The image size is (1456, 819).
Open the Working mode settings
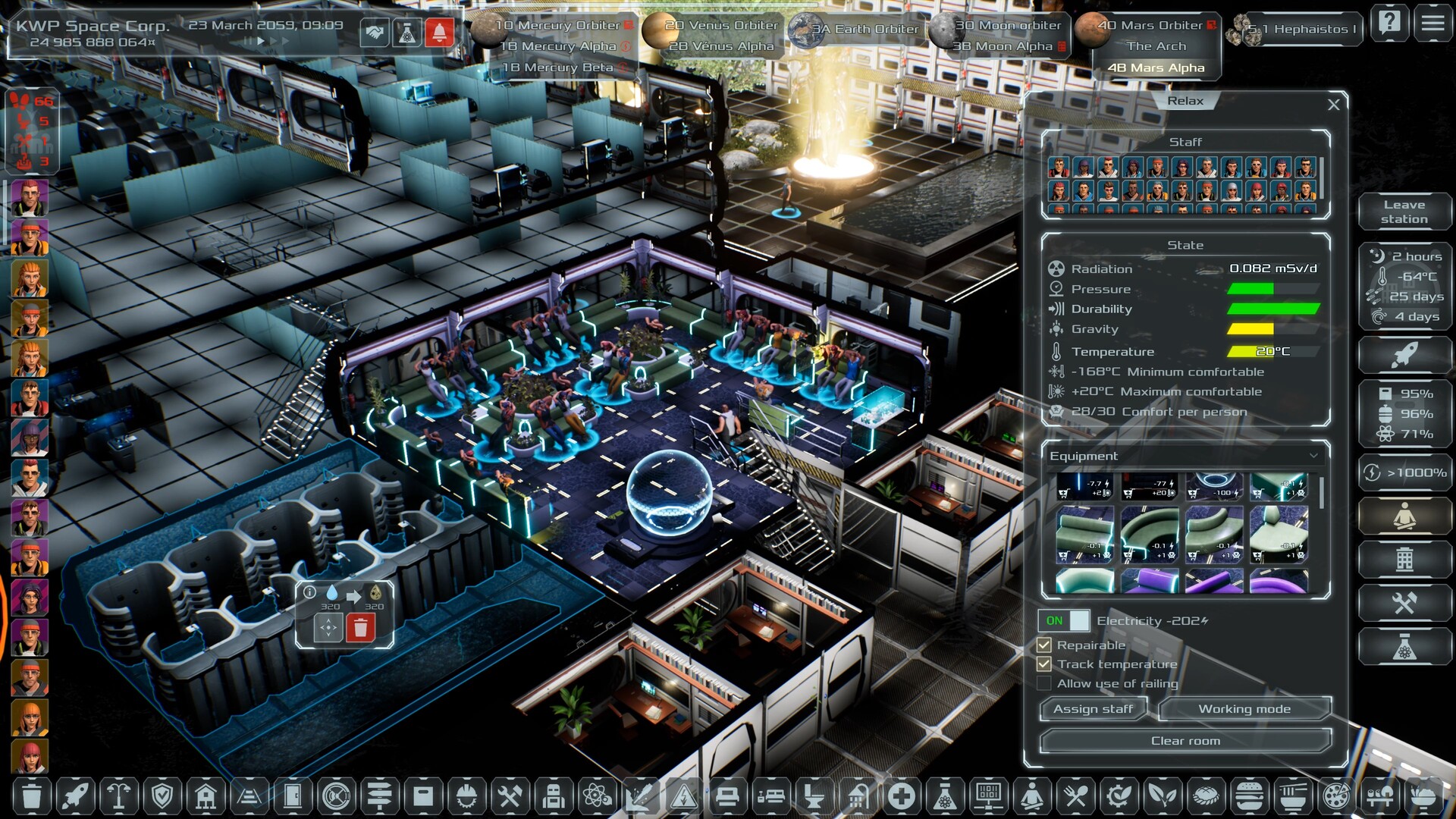click(x=1244, y=709)
